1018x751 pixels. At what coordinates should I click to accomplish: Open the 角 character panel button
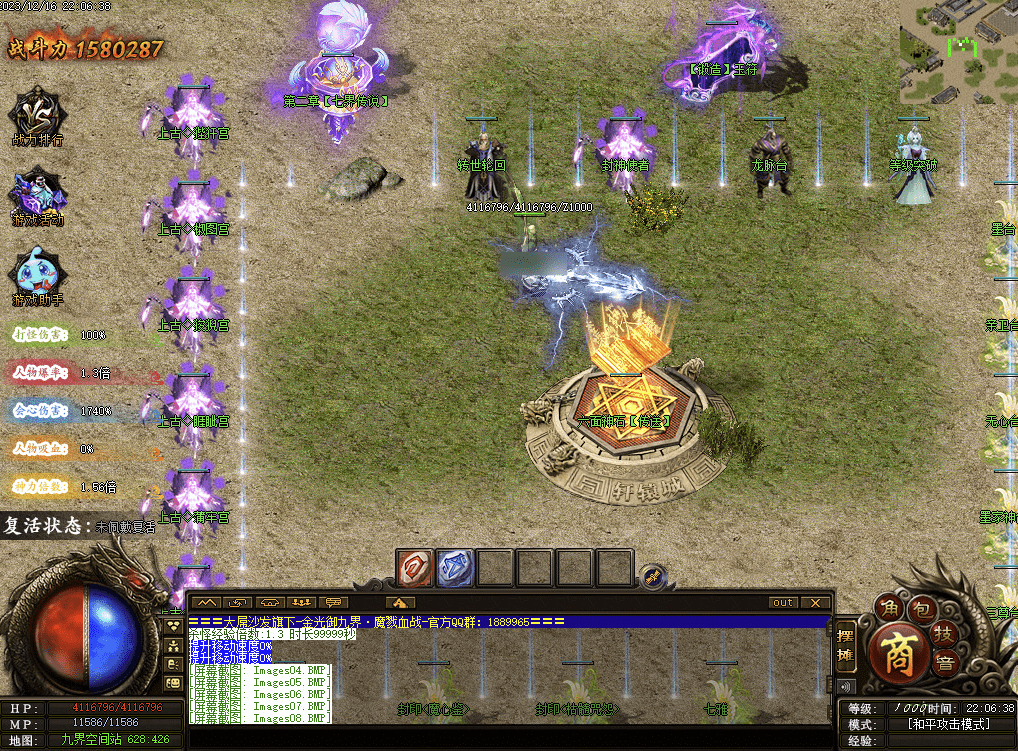(x=888, y=607)
